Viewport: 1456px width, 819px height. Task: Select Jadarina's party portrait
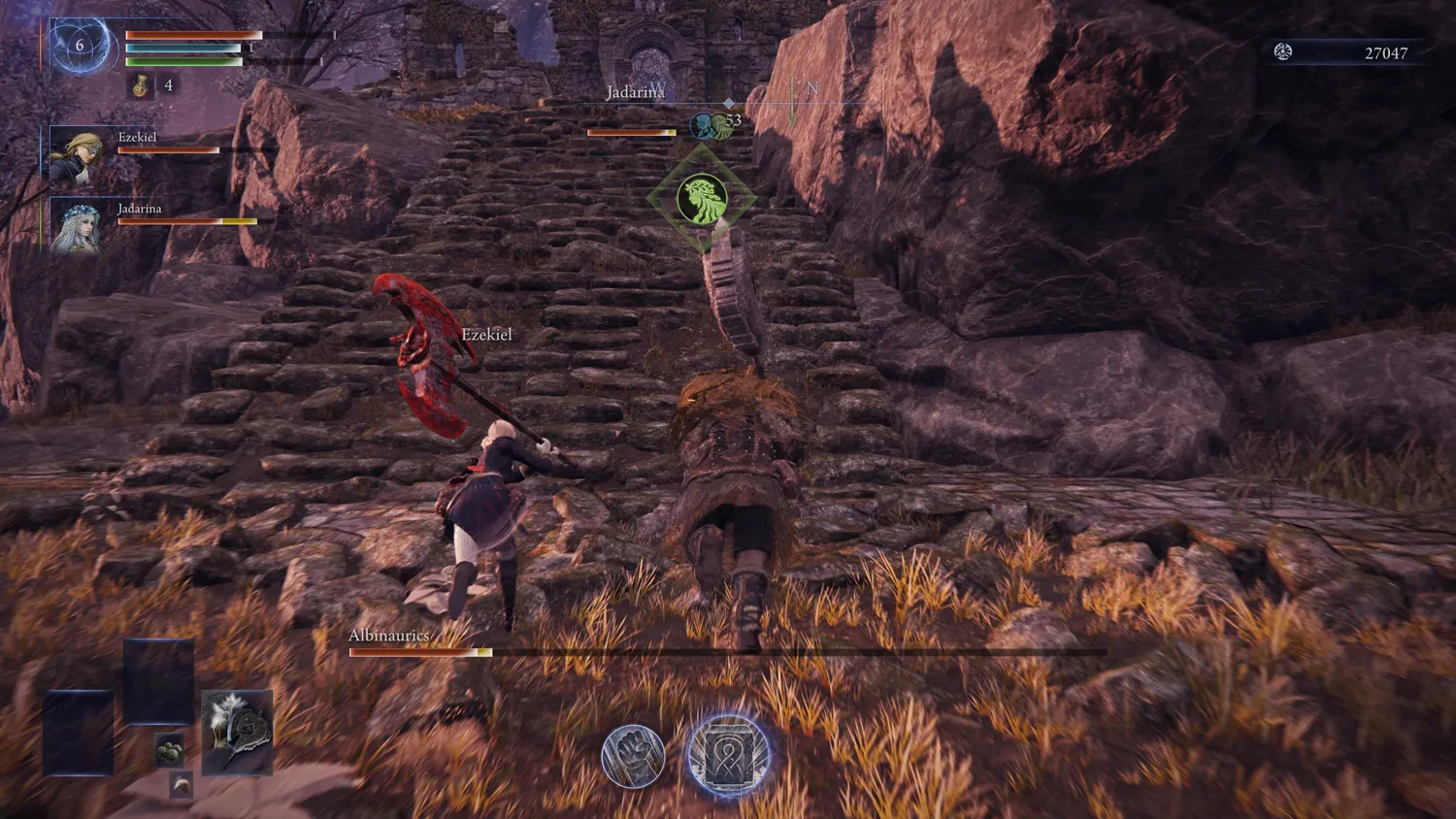pyautogui.click(x=77, y=226)
